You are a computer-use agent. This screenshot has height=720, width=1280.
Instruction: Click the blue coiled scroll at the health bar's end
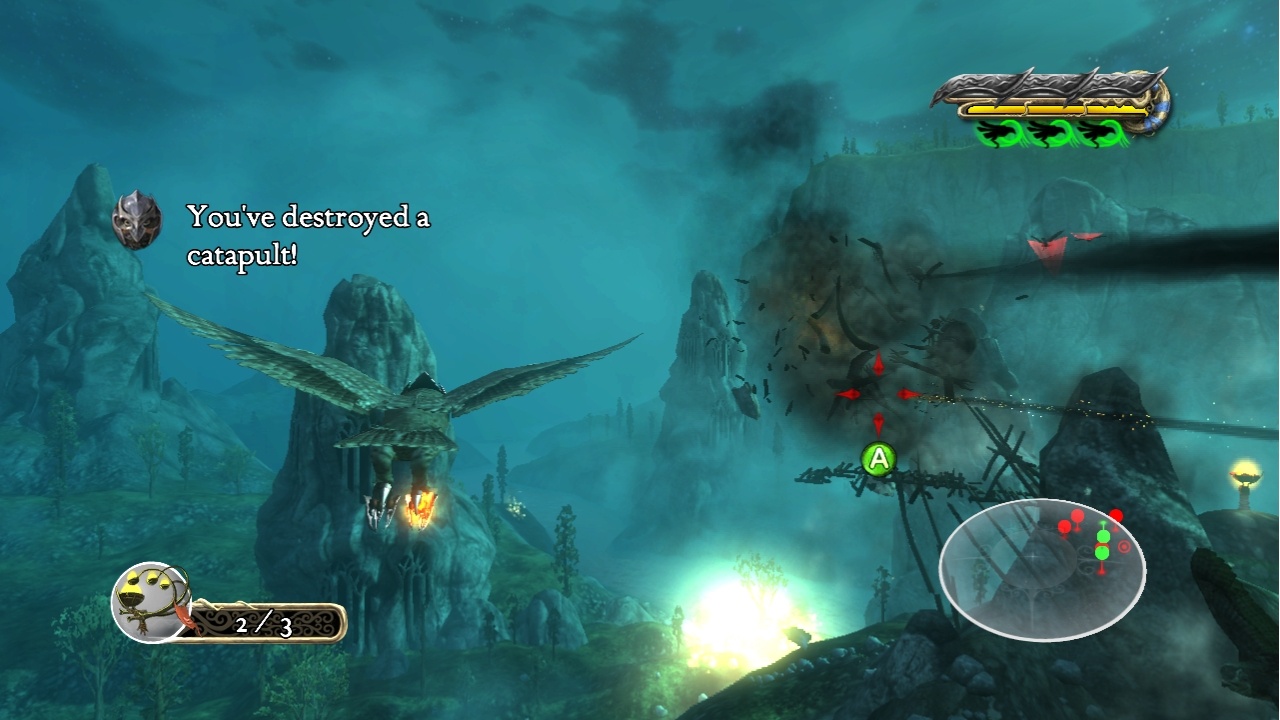click(x=1155, y=112)
